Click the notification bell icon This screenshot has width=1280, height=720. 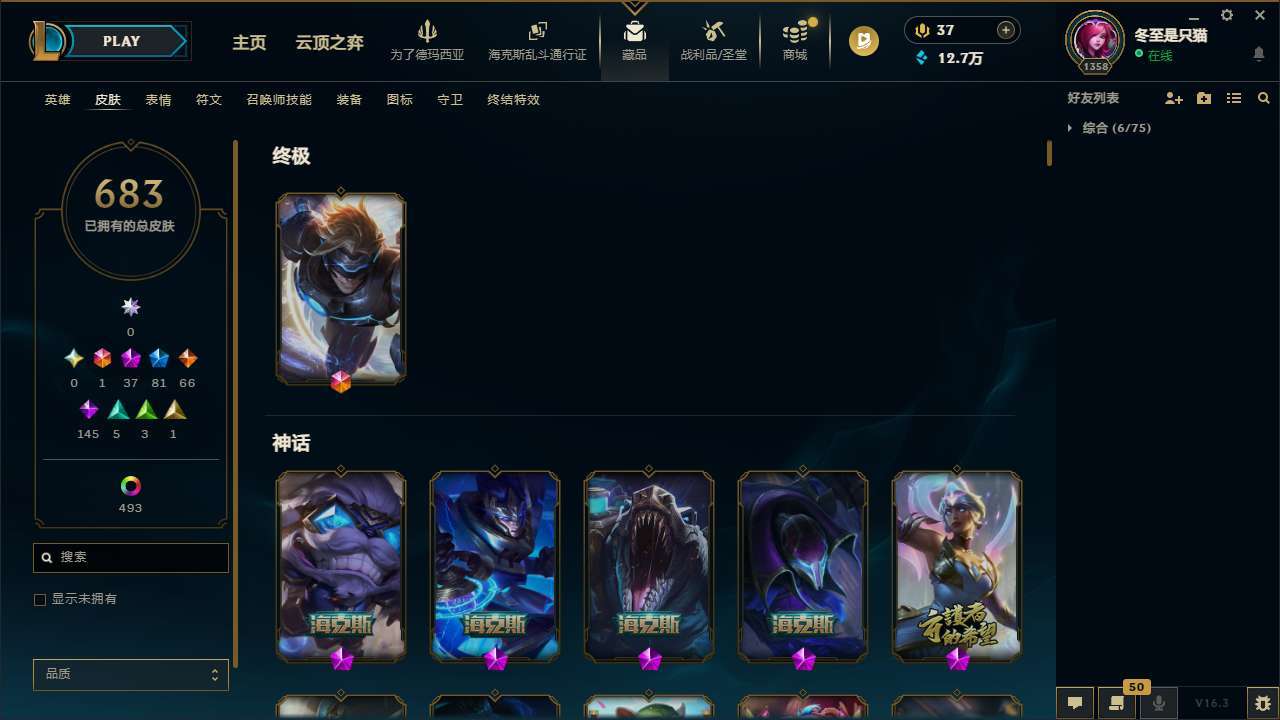point(1259,54)
